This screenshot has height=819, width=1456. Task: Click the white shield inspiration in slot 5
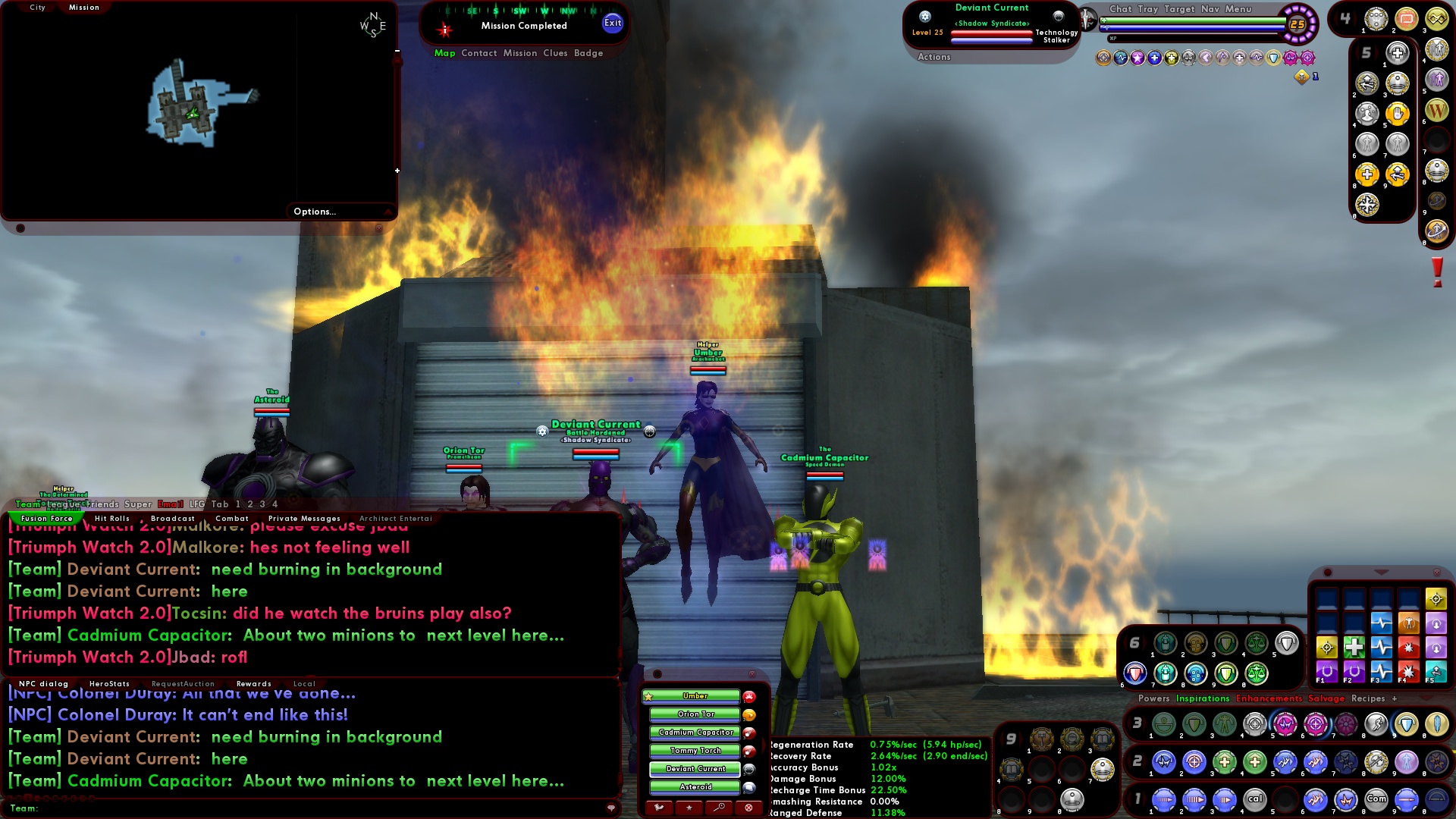click(1287, 643)
